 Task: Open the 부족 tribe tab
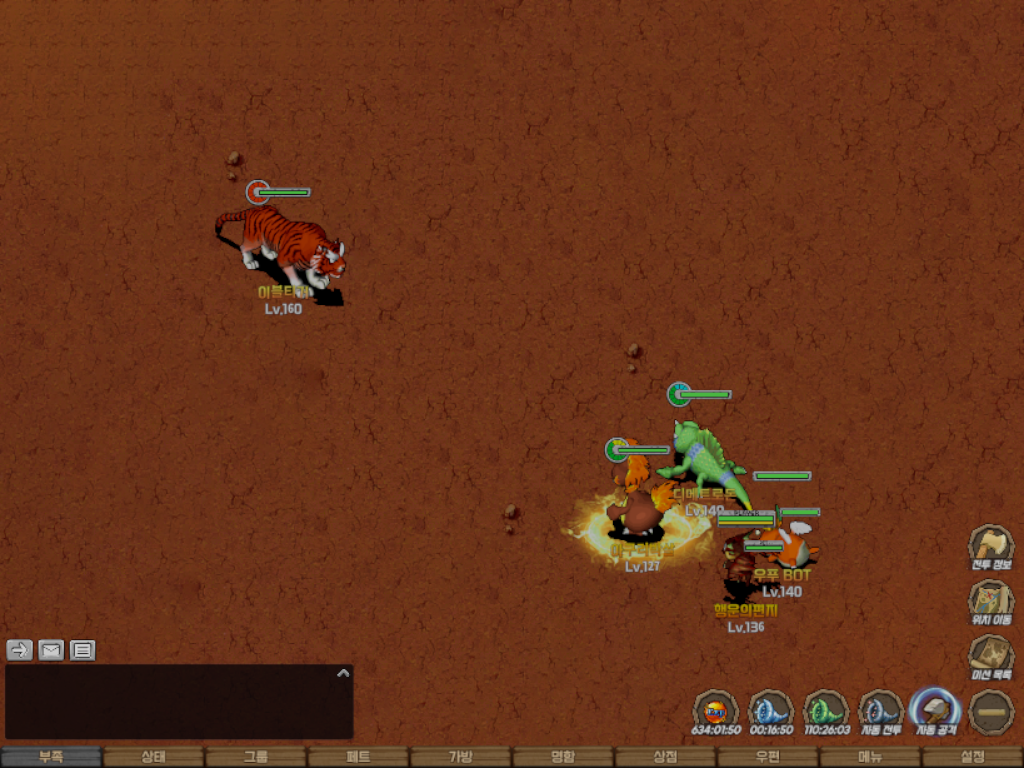[51, 757]
